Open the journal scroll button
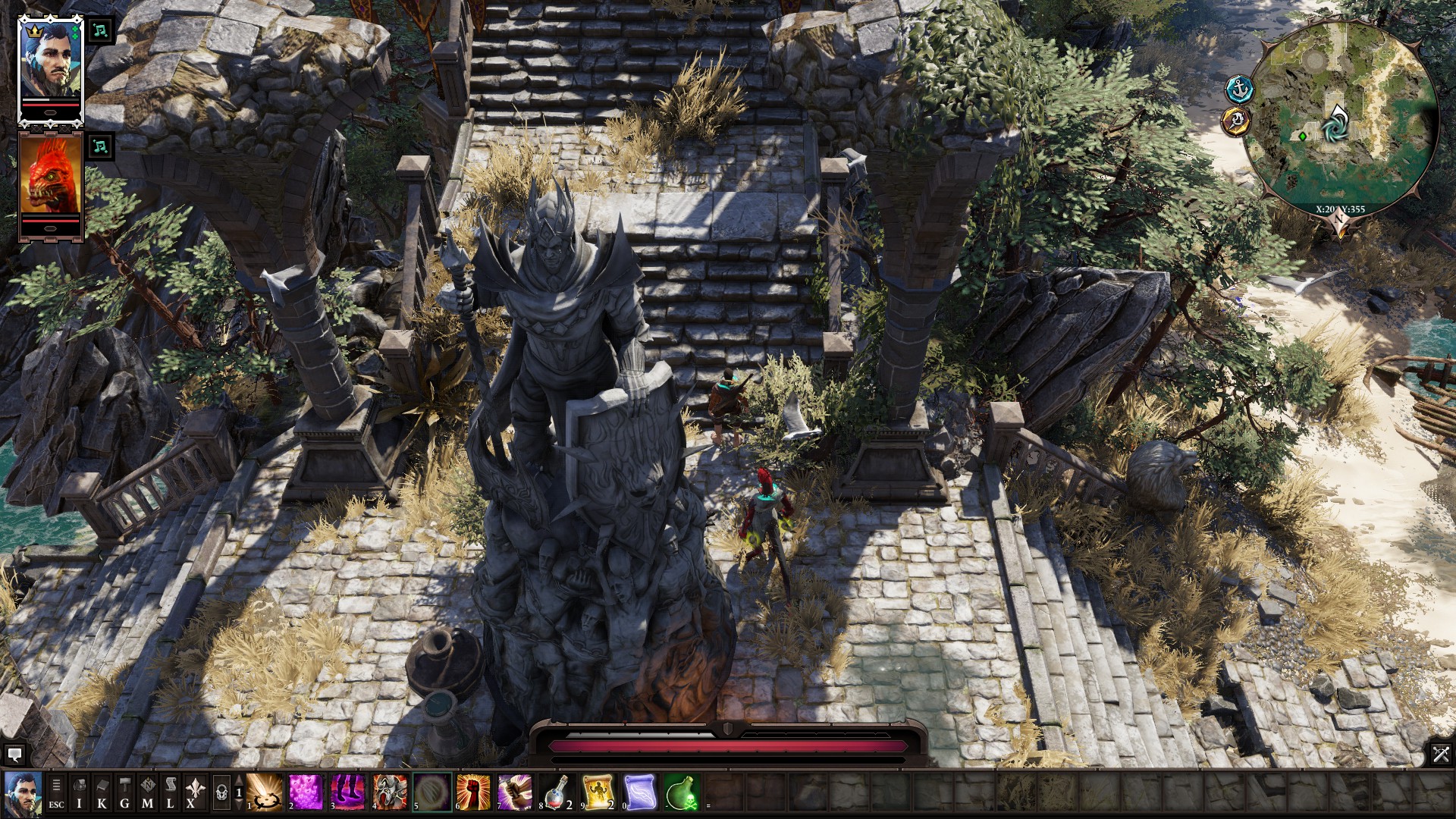1456x819 pixels. tap(170, 793)
